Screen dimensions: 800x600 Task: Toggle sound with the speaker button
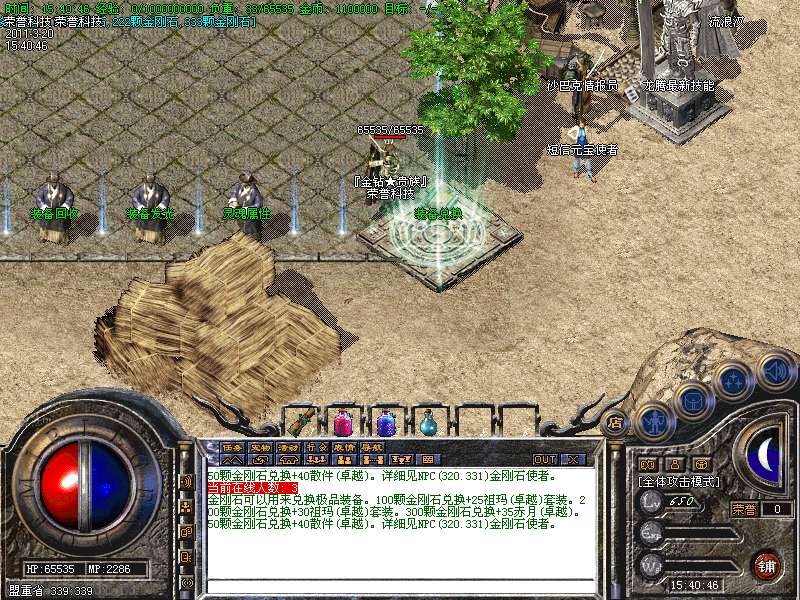coord(774,371)
